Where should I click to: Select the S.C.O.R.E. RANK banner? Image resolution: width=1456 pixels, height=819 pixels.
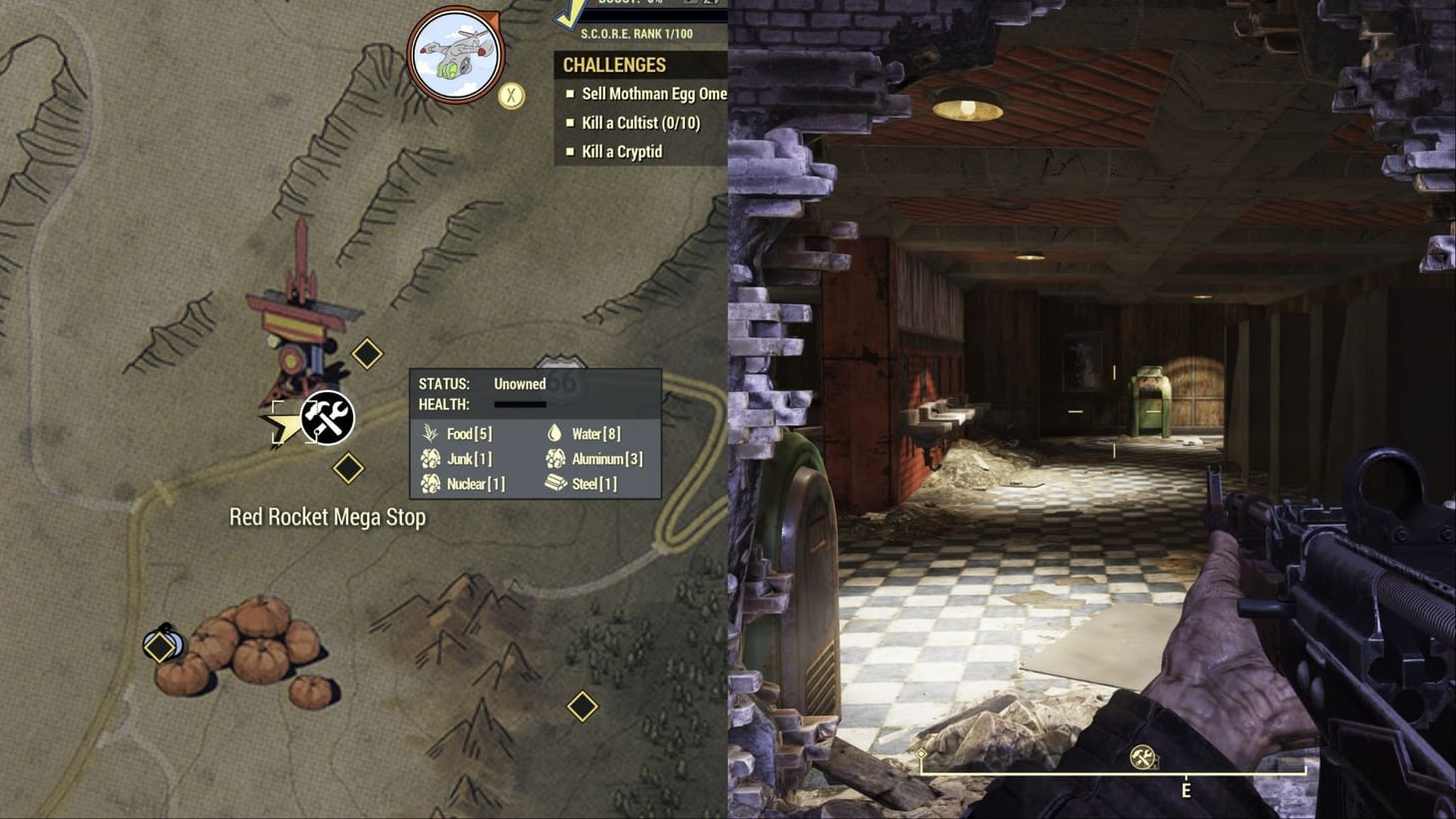(x=639, y=32)
